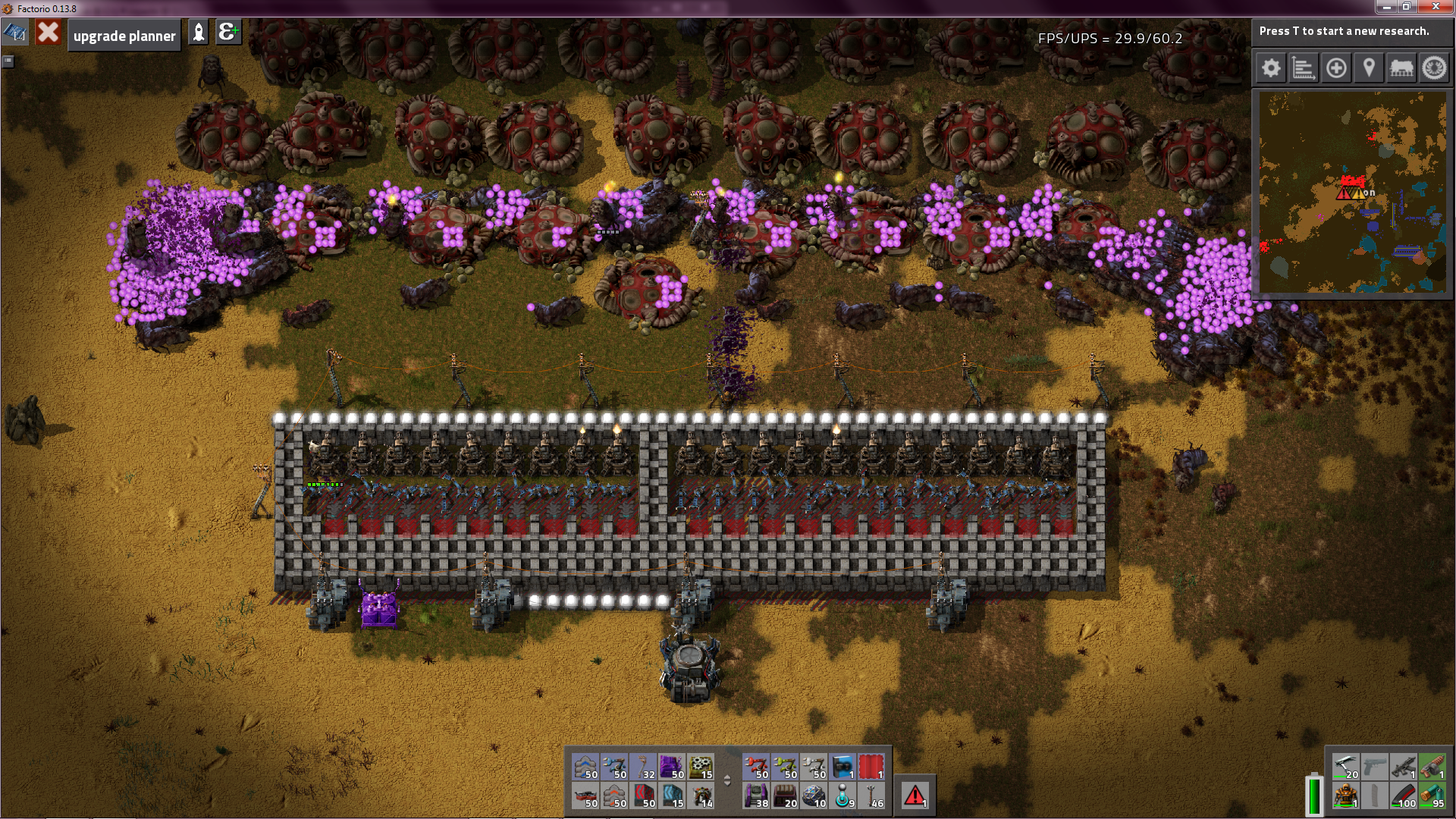Click the red X button in the top-left
Image resolution: width=1456 pixels, height=819 pixels.
[x=48, y=33]
